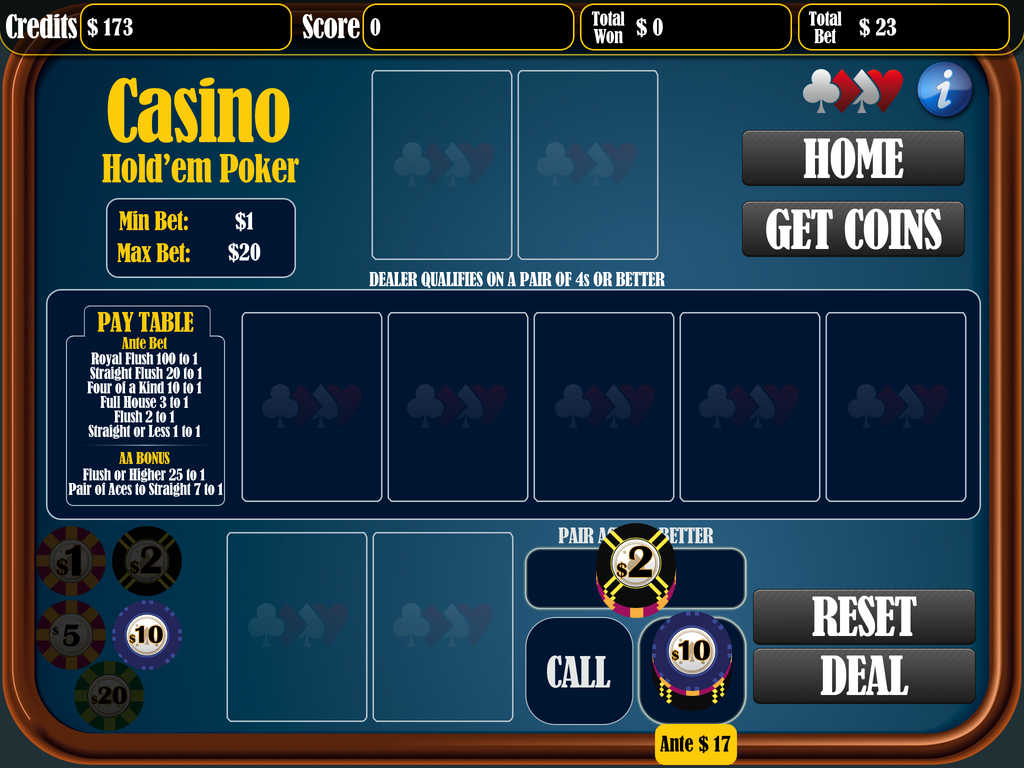
Task: Choose the CALL bet spot
Action: pos(579,671)
